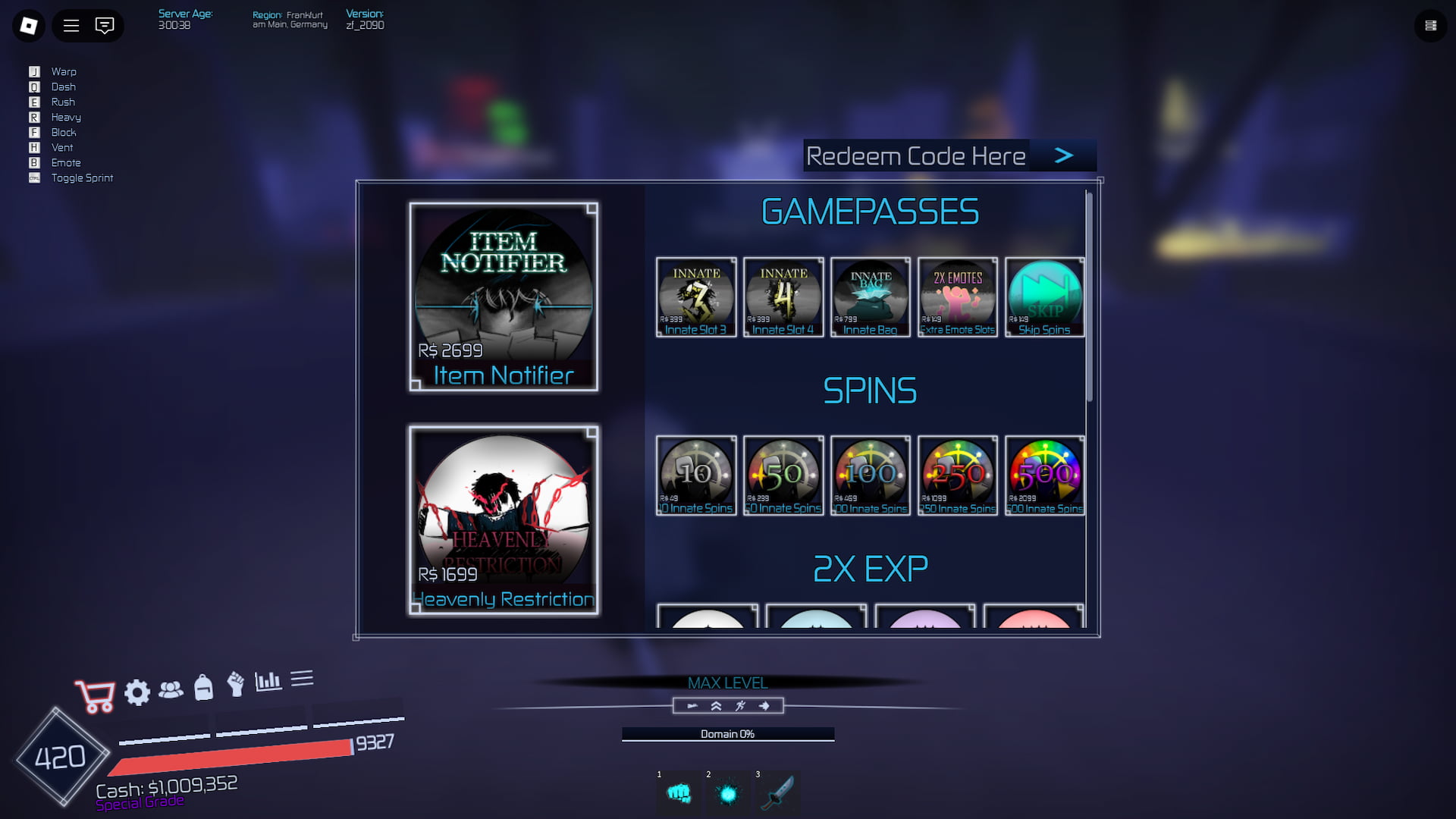Open the Roblox menu hamburger icon
Viewport: 1456px width, 819px height.
[x=71, y=25]
